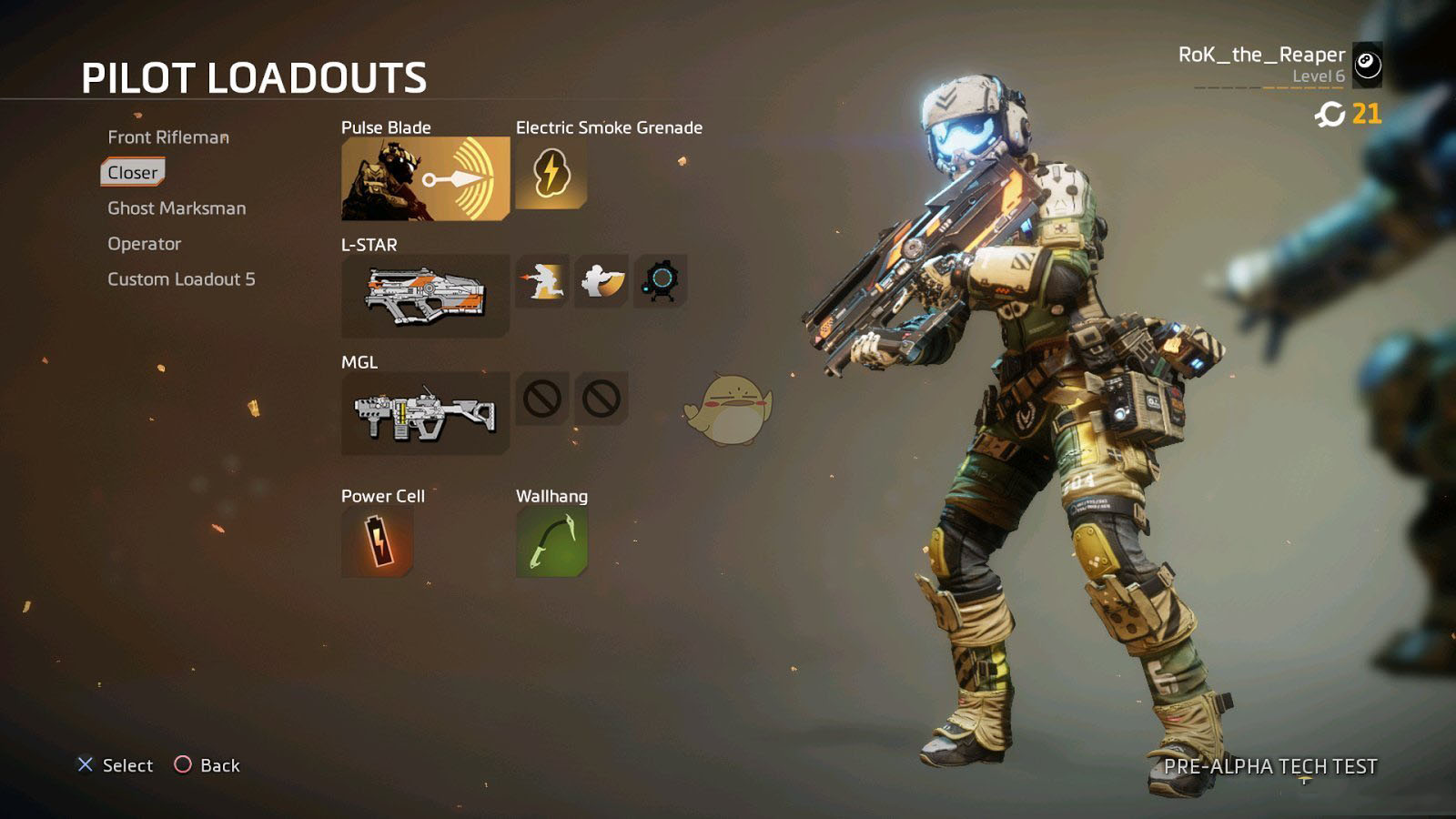This screenshot has height=819, width=1456.
Task: Open RoK_the_Reaper player profile badge
Action: coord(1367,65)
